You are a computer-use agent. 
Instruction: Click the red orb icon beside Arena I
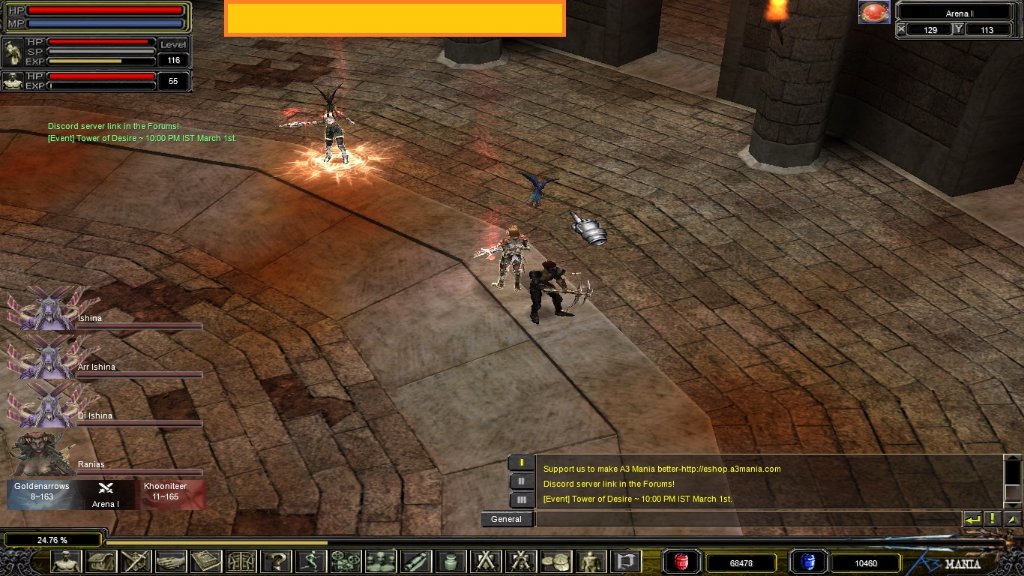pyautogui.click(x=874, y=12)
